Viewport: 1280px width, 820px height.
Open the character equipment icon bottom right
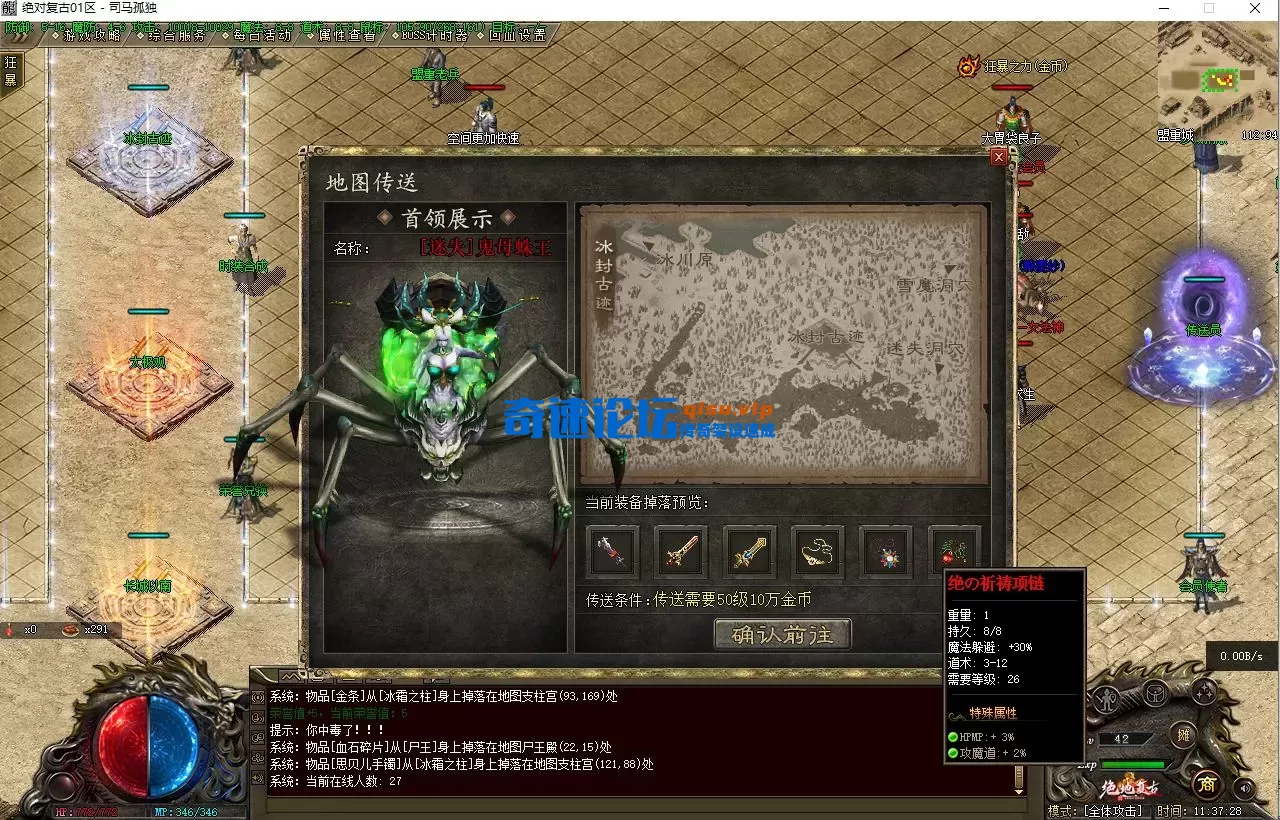[1106, 699]
